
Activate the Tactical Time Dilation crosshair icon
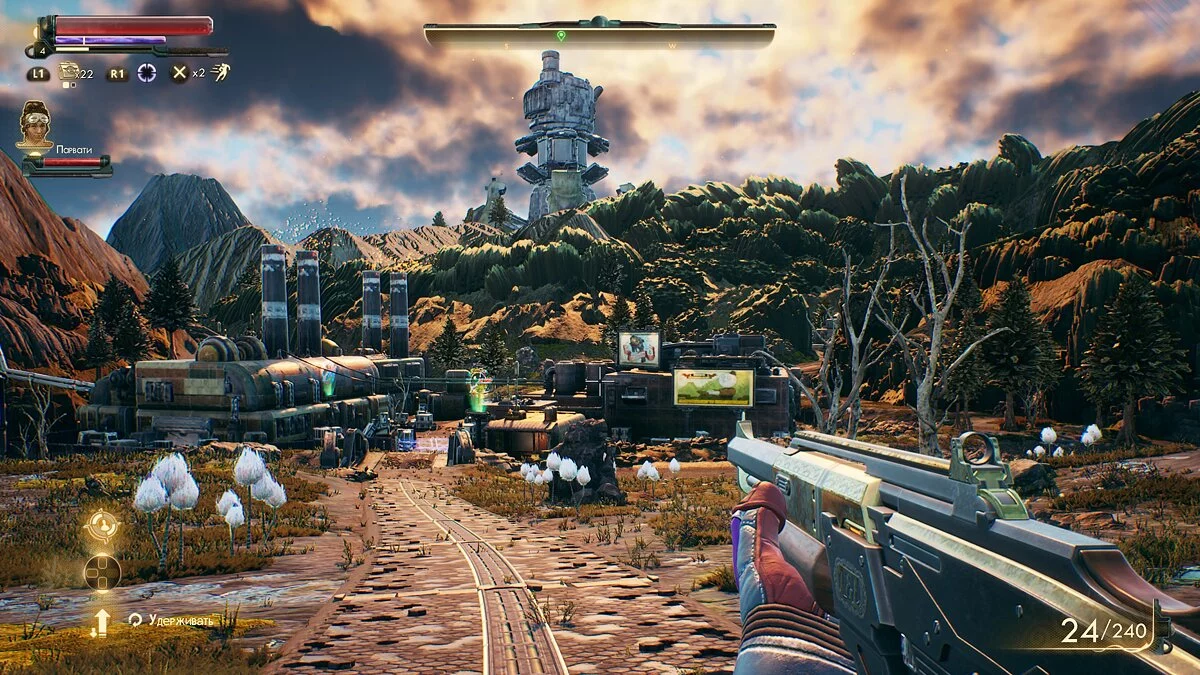point(147,72)
